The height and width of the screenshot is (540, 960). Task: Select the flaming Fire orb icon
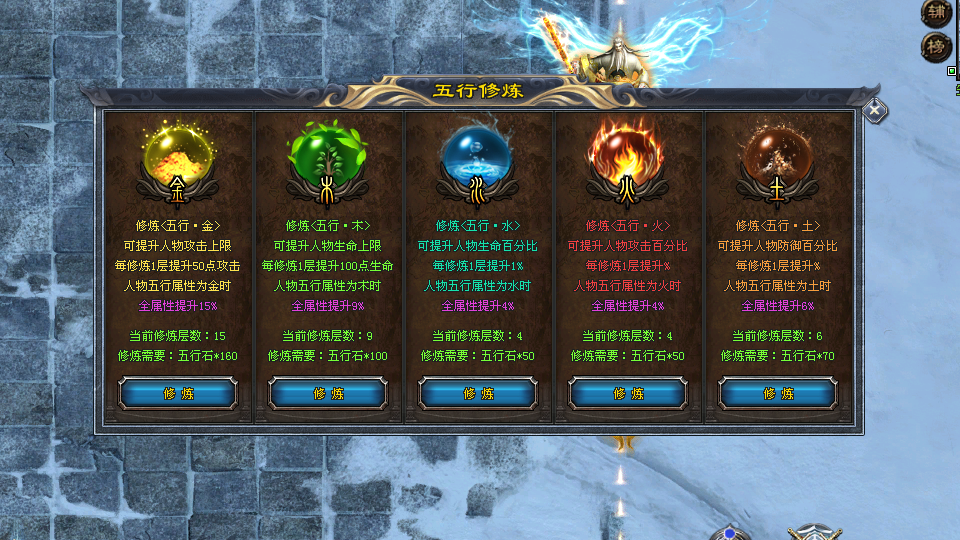(628, 152)
